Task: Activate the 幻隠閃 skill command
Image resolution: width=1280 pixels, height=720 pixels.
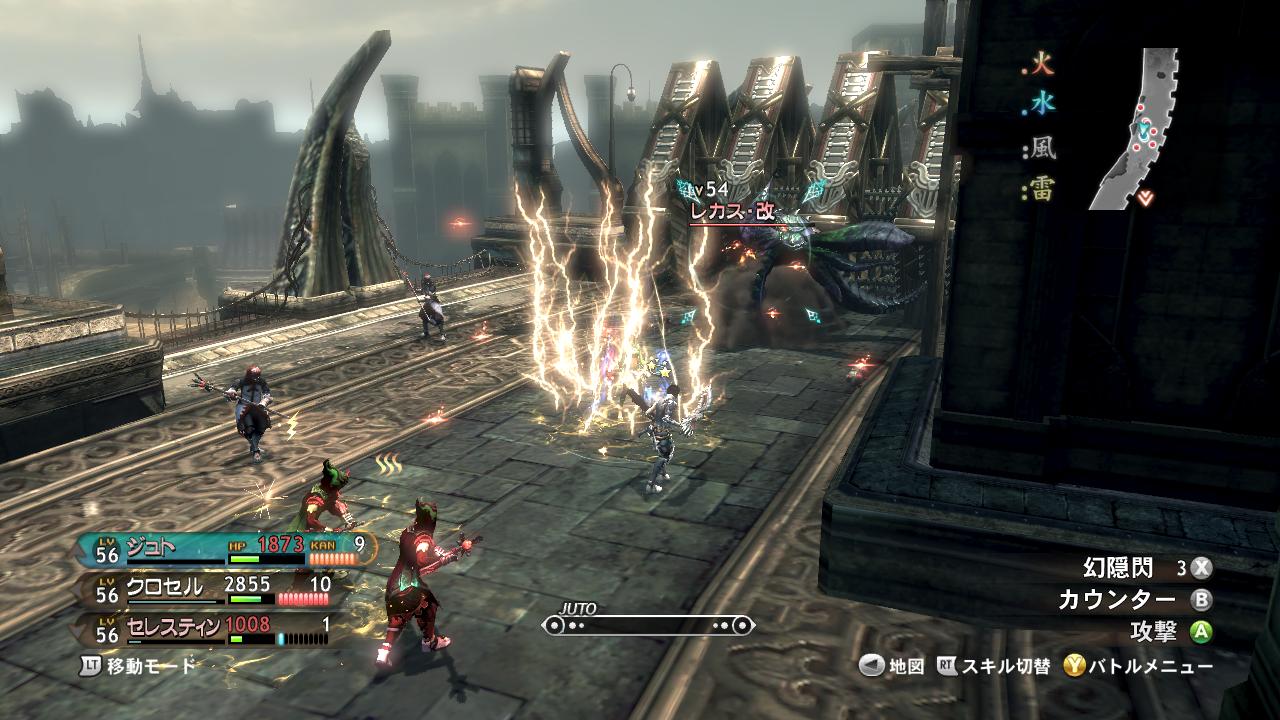Action: coord(1119,568)
